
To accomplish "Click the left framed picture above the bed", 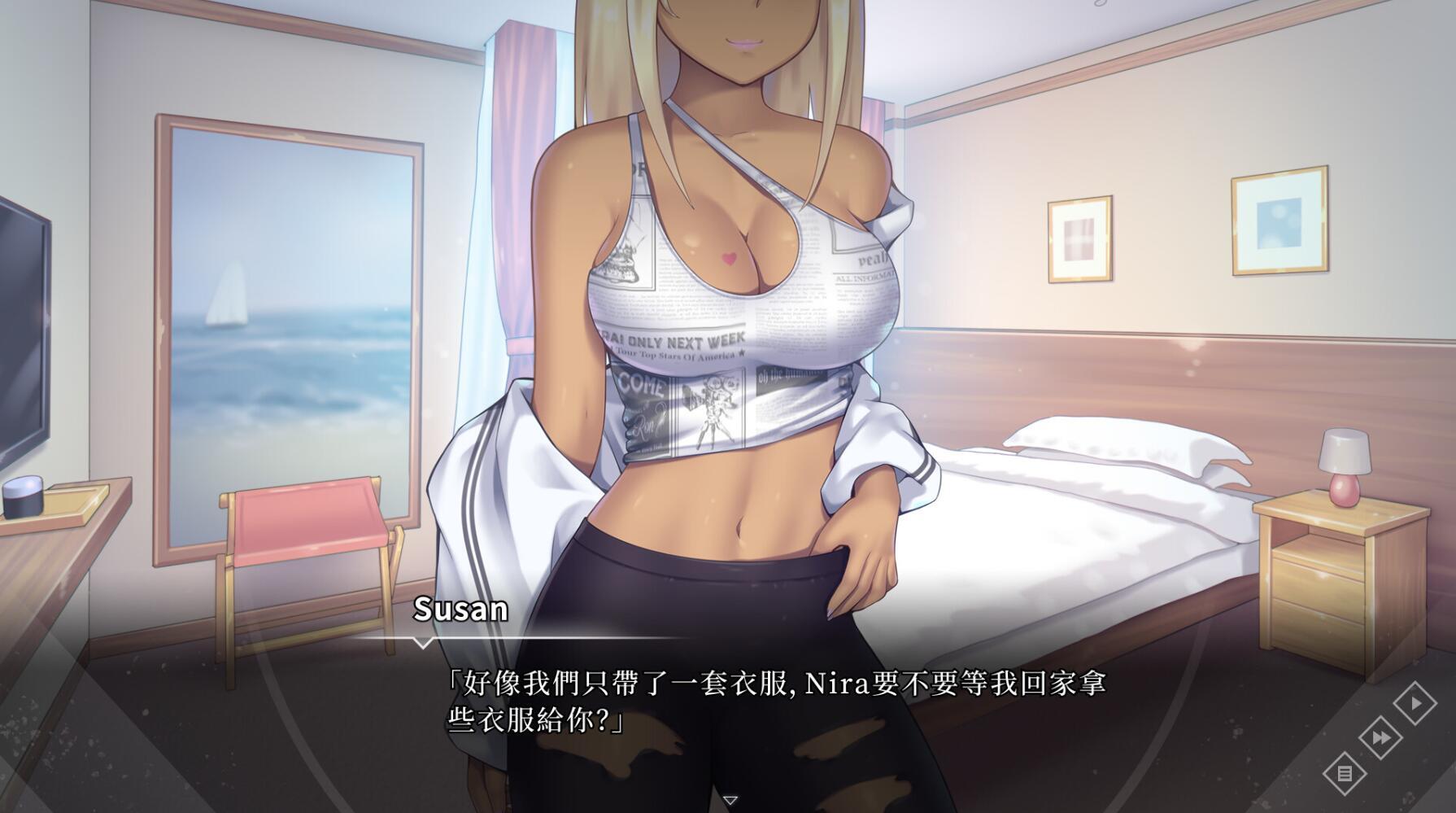I will [1082, 238].
